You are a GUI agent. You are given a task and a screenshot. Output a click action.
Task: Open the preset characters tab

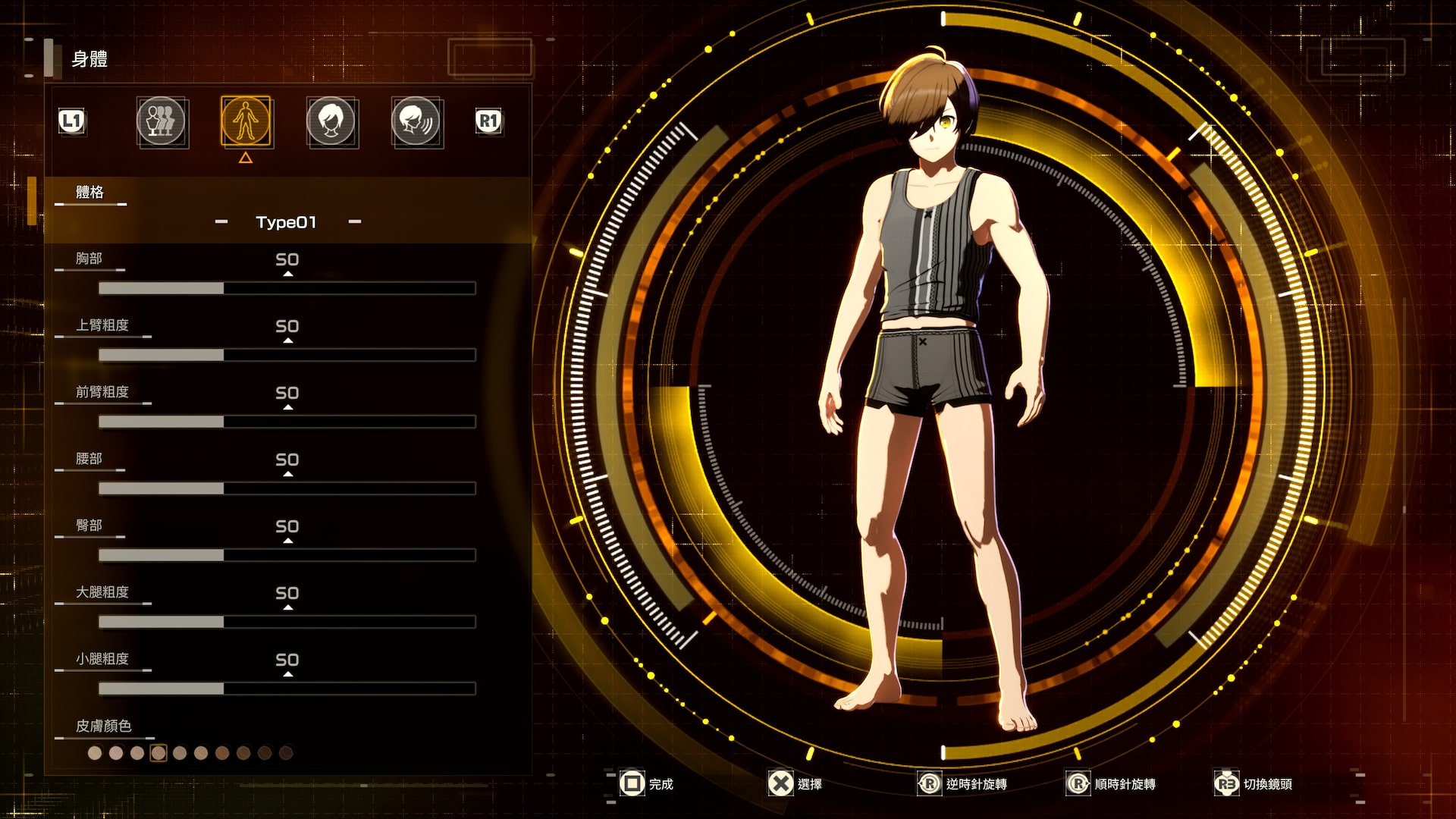[161, 121]
